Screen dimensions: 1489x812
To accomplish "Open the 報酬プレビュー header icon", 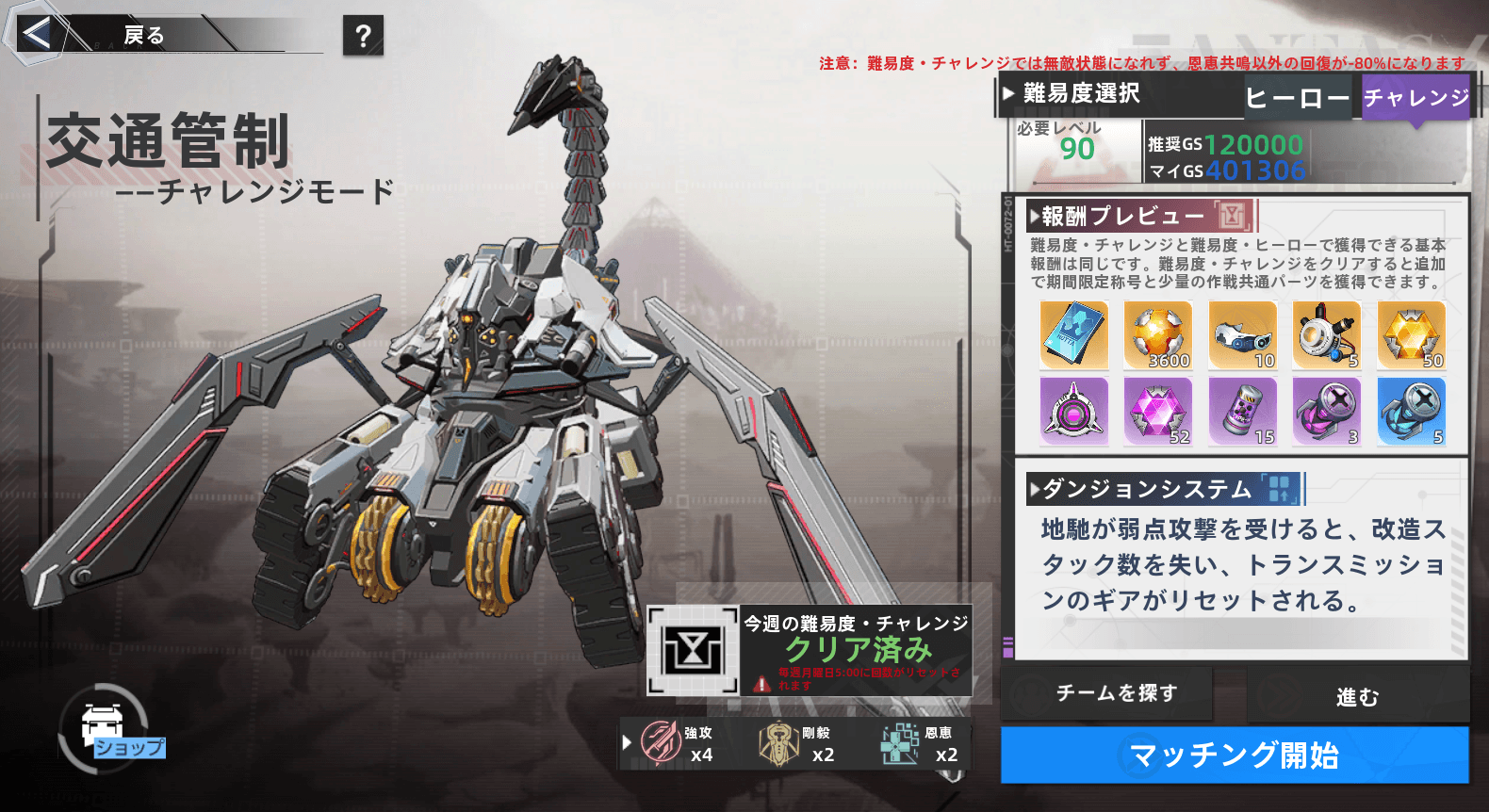I will 1233,216.
